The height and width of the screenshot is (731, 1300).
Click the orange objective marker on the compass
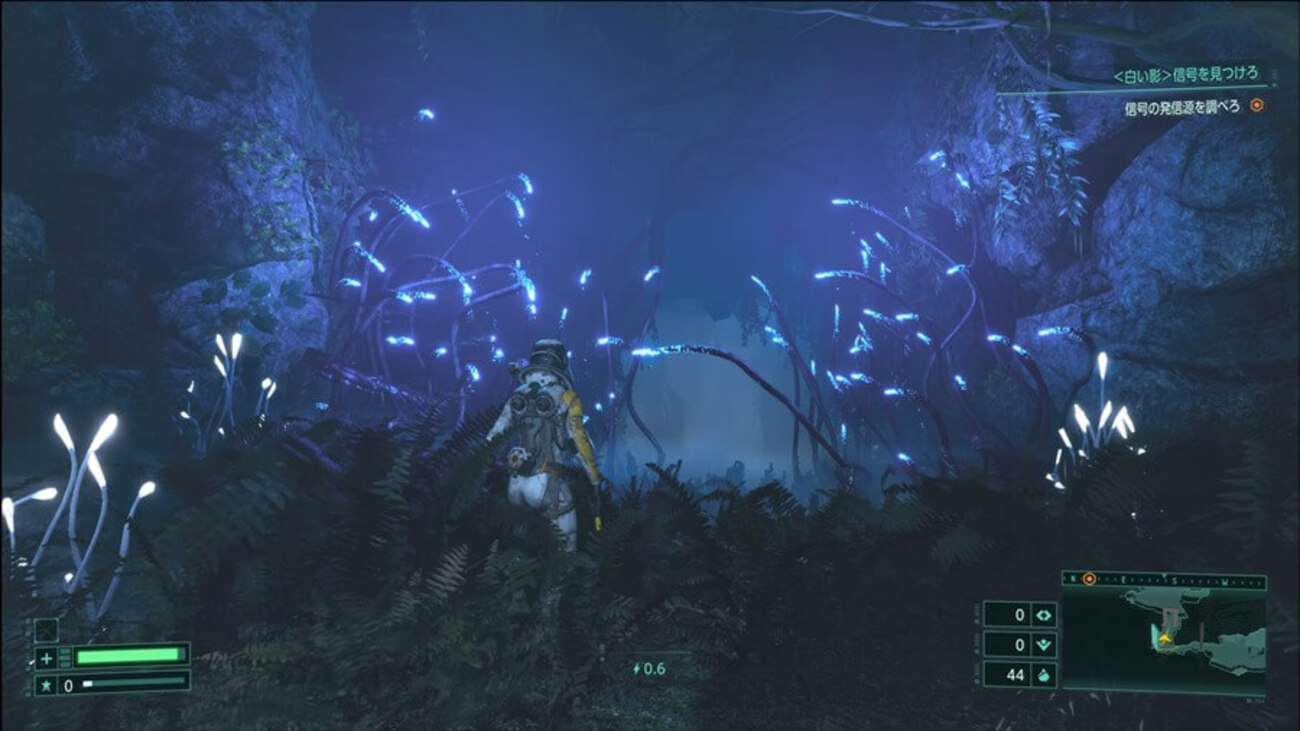pyautogui.click(x=1088, y=579)
